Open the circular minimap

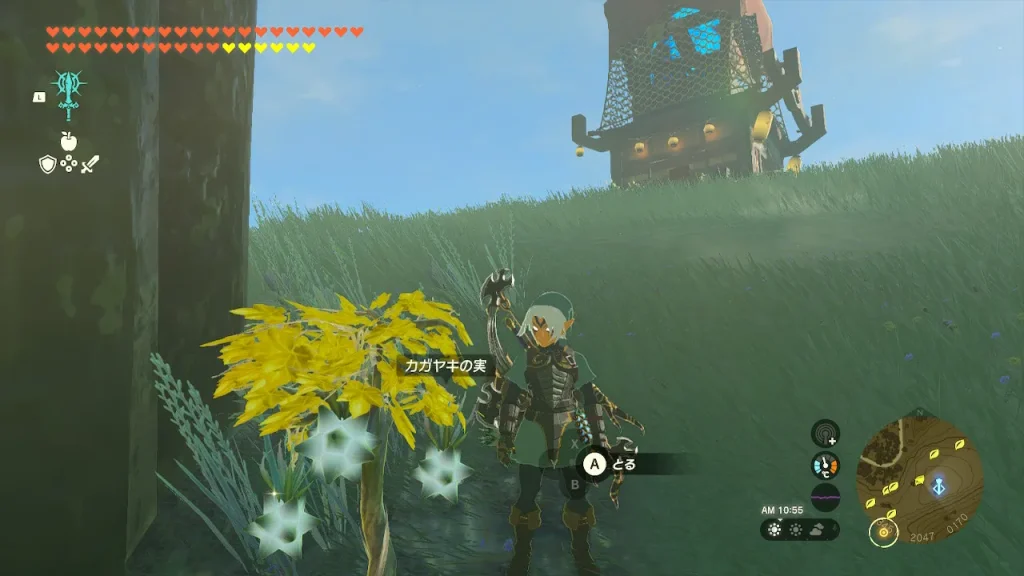919,466
